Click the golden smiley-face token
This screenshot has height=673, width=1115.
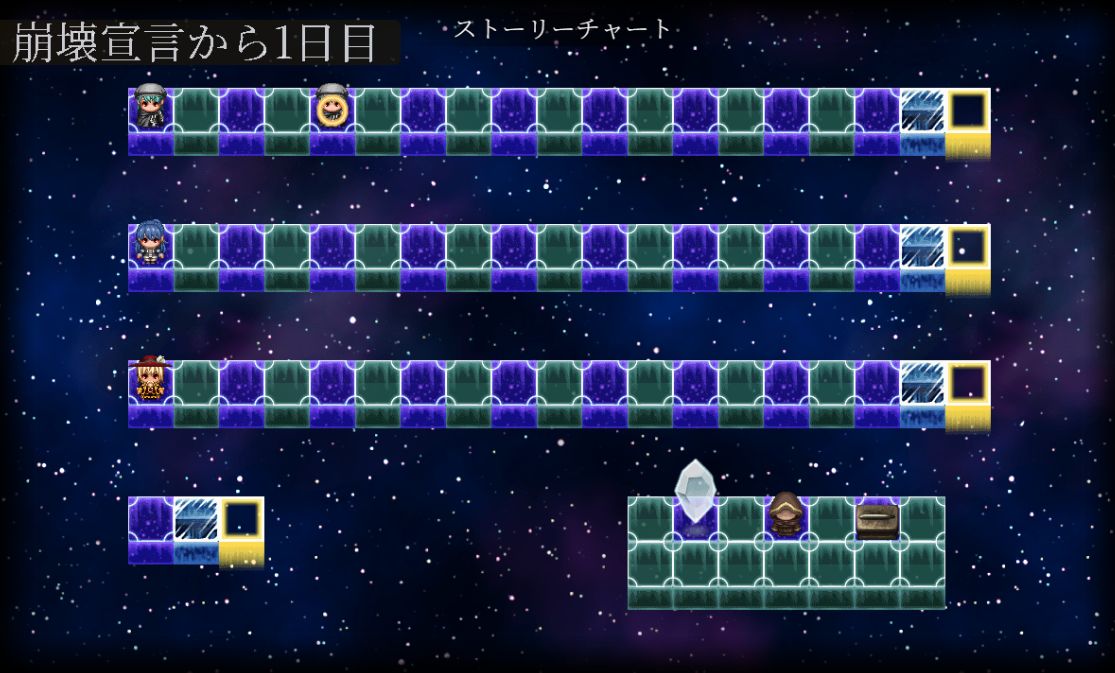pyautogui.click(x=331, y=108)
